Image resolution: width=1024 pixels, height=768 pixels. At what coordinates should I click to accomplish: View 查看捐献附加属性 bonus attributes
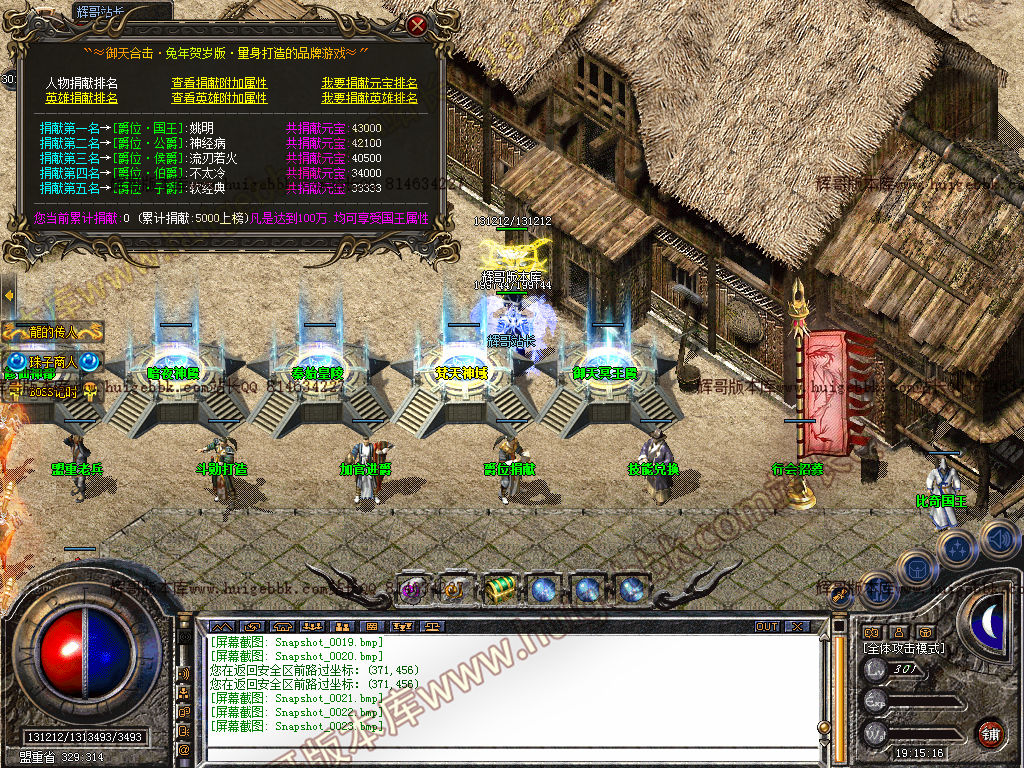219,83
